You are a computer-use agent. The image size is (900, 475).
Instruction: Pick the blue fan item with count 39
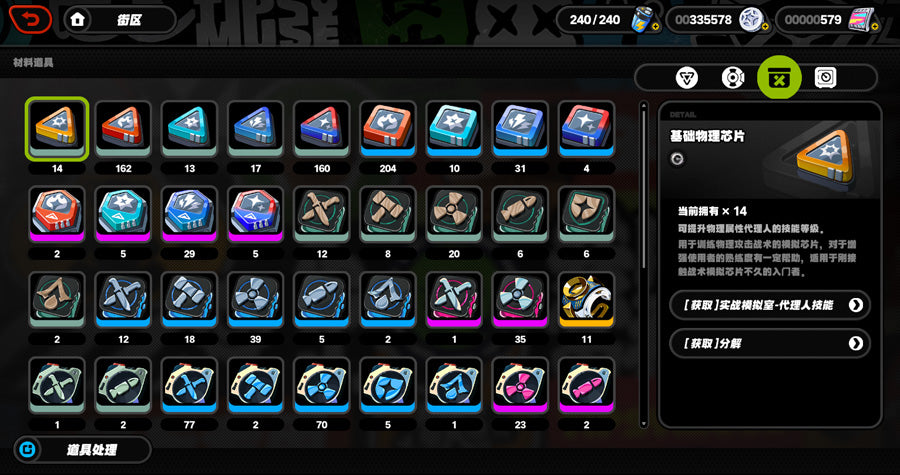coord(255,300)
